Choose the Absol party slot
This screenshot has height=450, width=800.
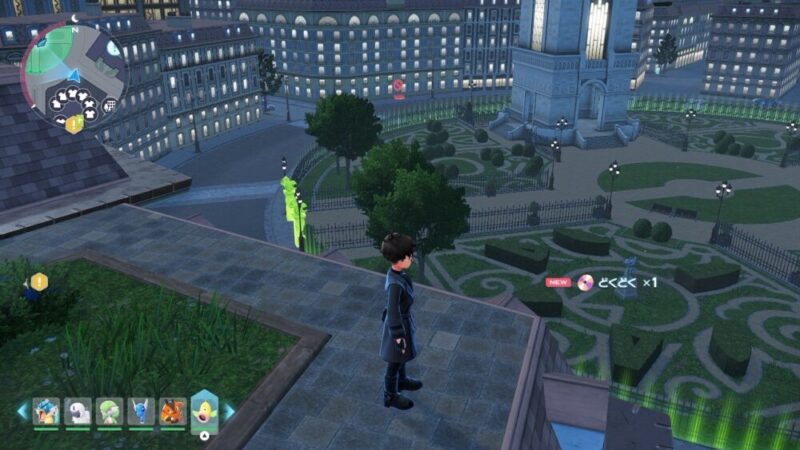[78, 411]
